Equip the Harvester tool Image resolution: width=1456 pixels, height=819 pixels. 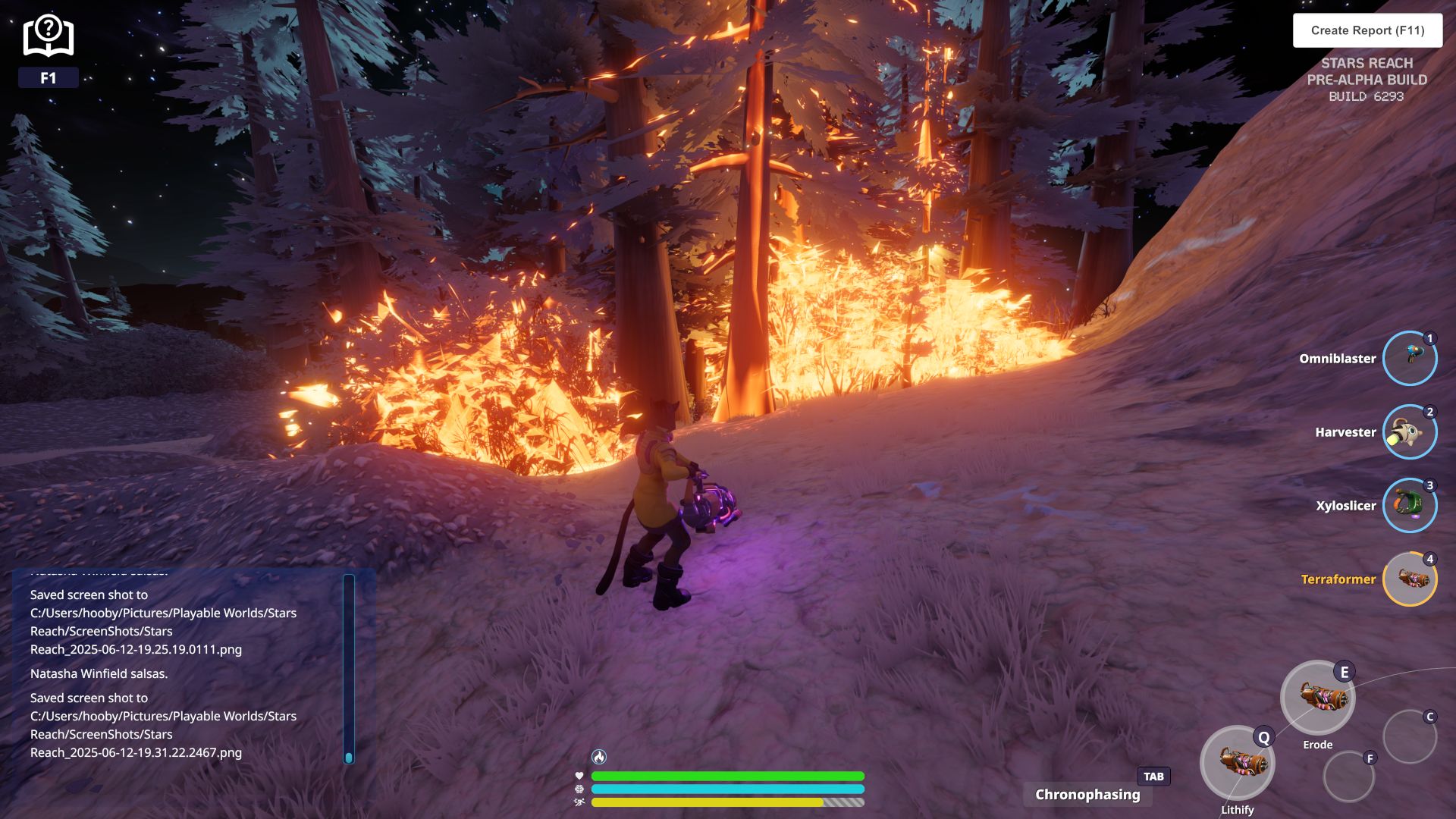(x=1409, y=432)
